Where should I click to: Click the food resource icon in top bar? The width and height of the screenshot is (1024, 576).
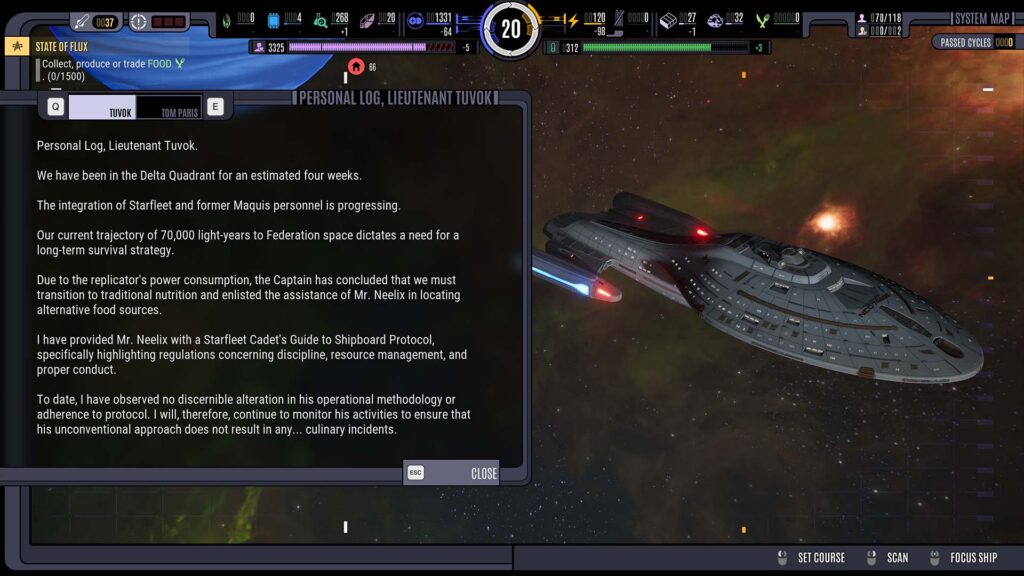point(764,20)
